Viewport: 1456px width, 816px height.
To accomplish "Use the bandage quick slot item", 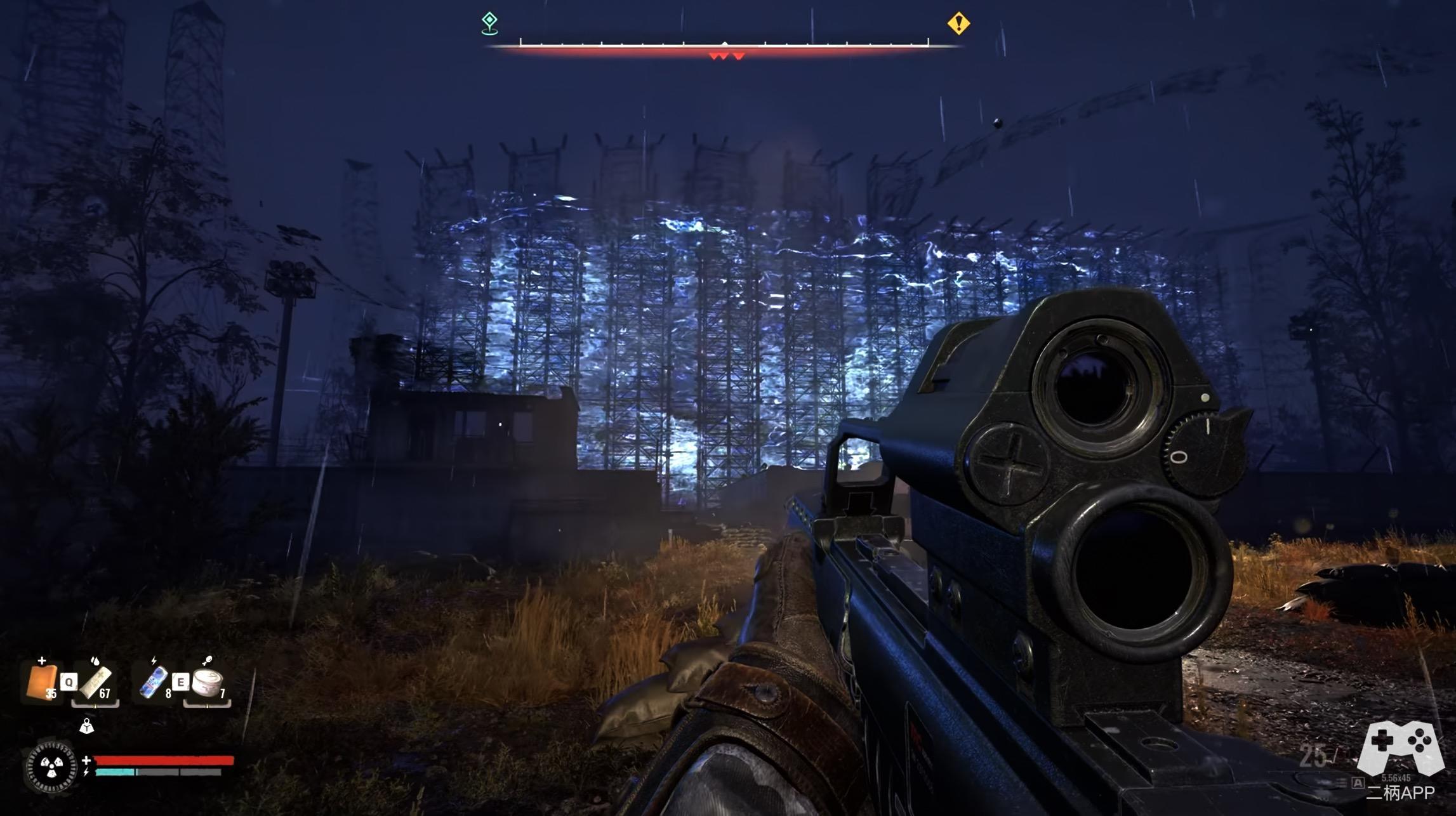I will click(x=96, y=683).
